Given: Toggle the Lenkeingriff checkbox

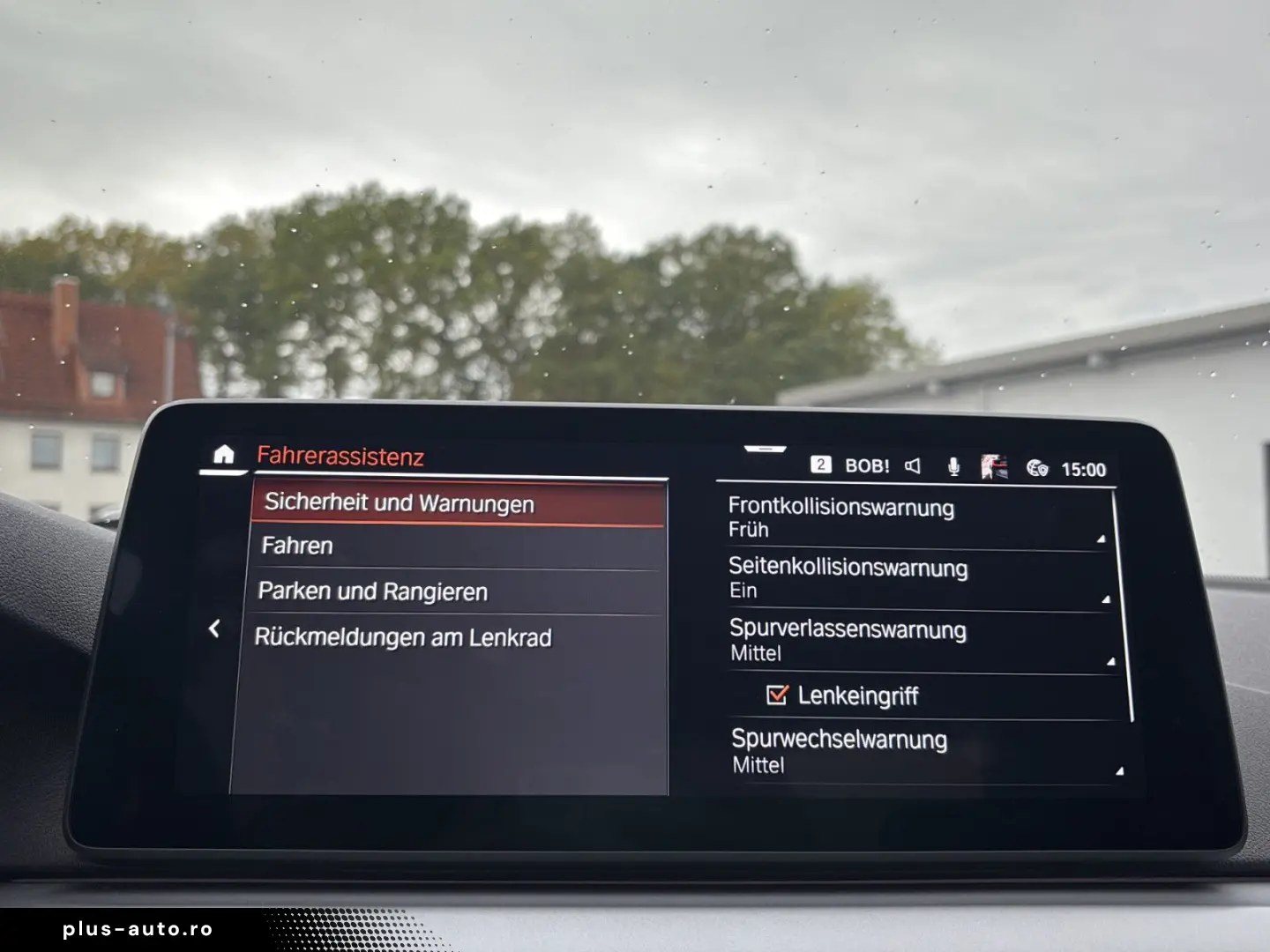Looking at the screenshot, I should (777, 695).
